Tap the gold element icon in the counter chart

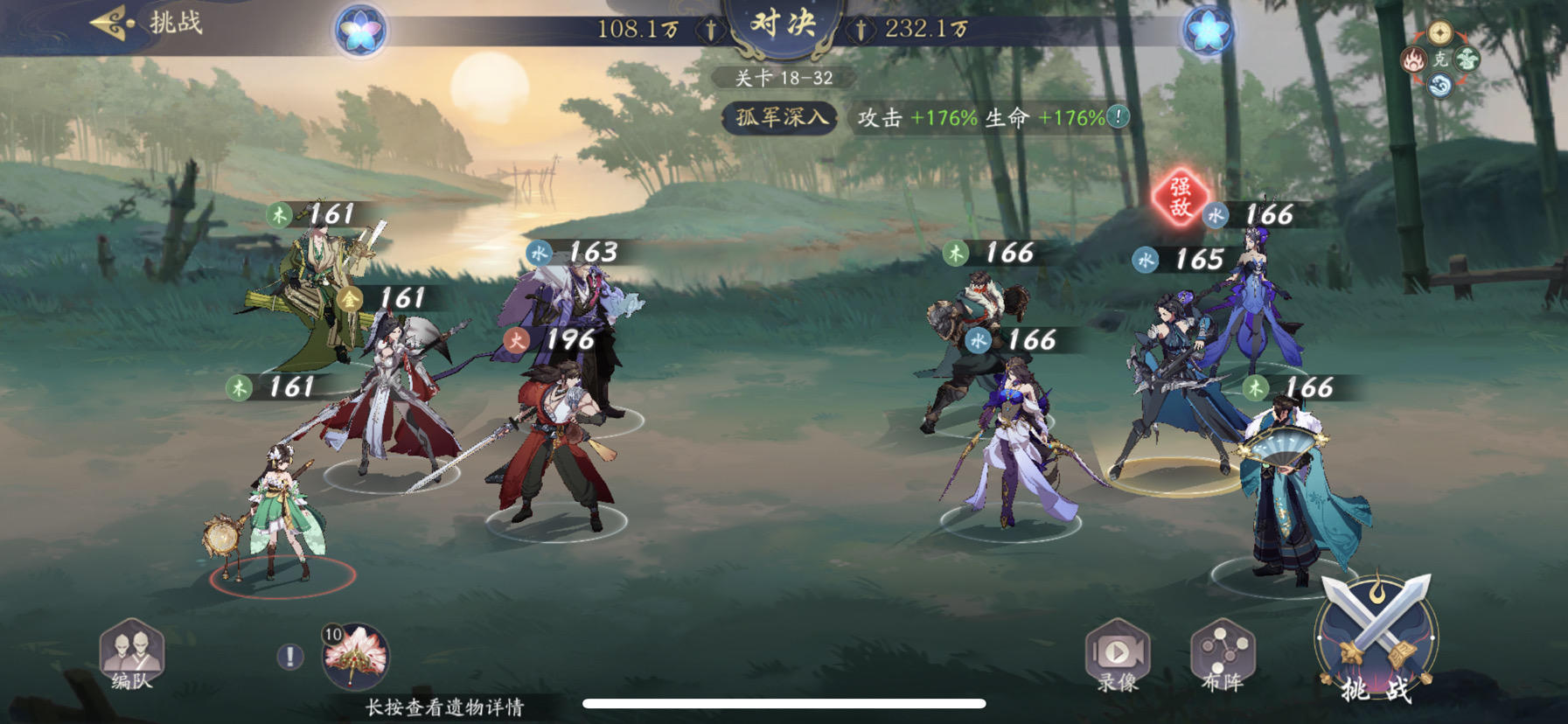1440,33
